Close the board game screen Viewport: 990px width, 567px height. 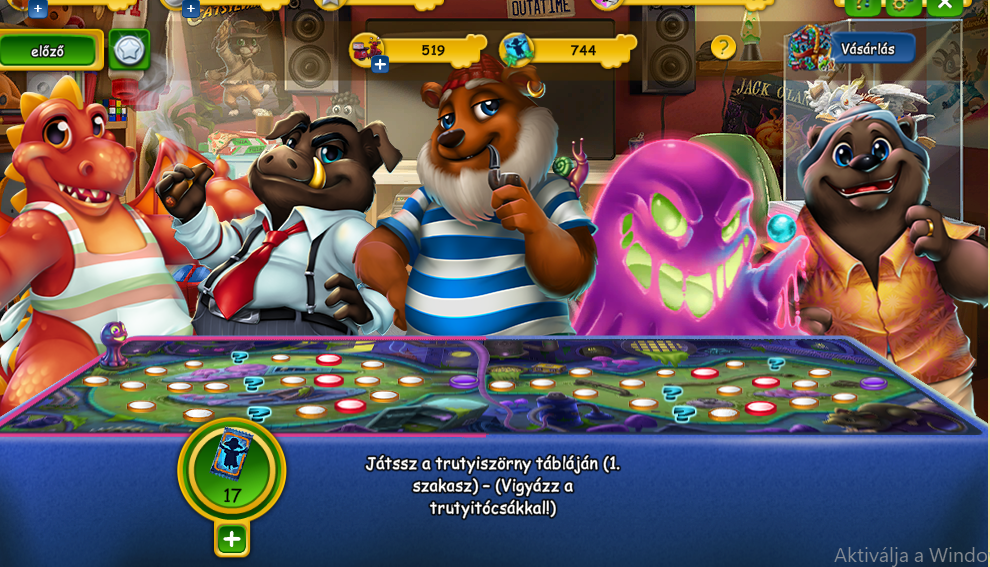click(x=944, y=5)
